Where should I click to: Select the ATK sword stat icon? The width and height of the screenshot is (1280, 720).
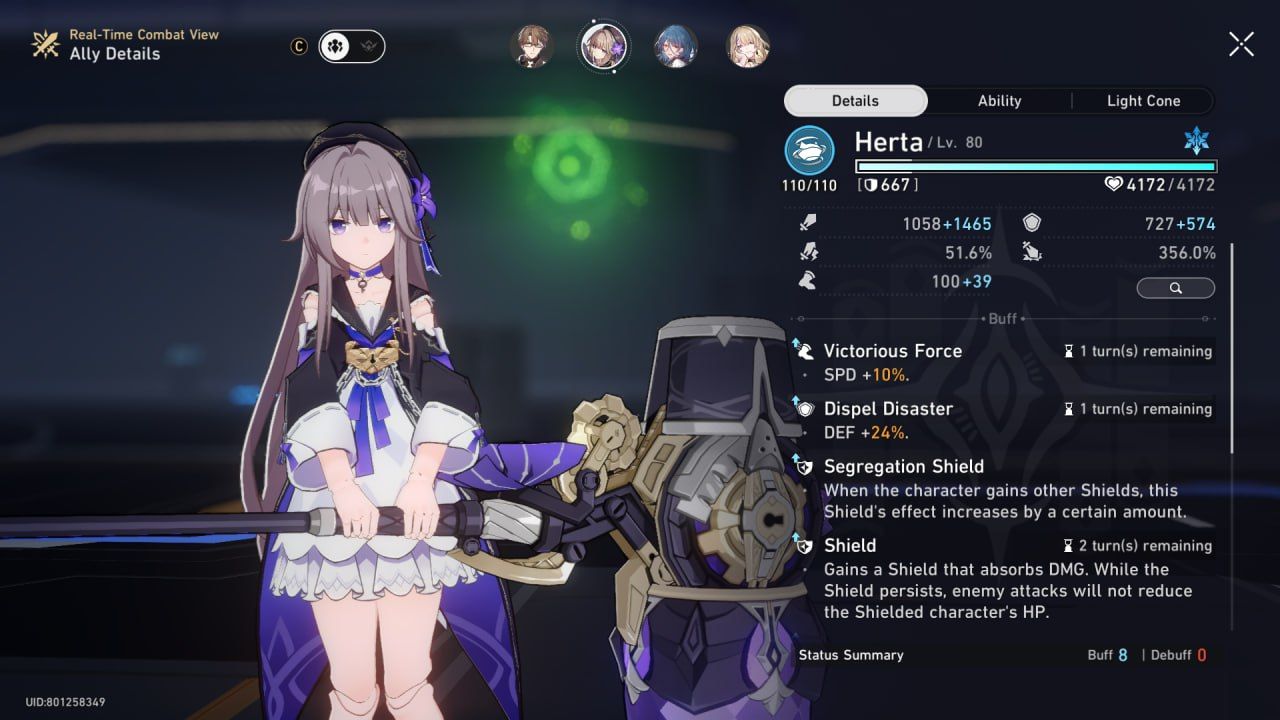(810, 223)
